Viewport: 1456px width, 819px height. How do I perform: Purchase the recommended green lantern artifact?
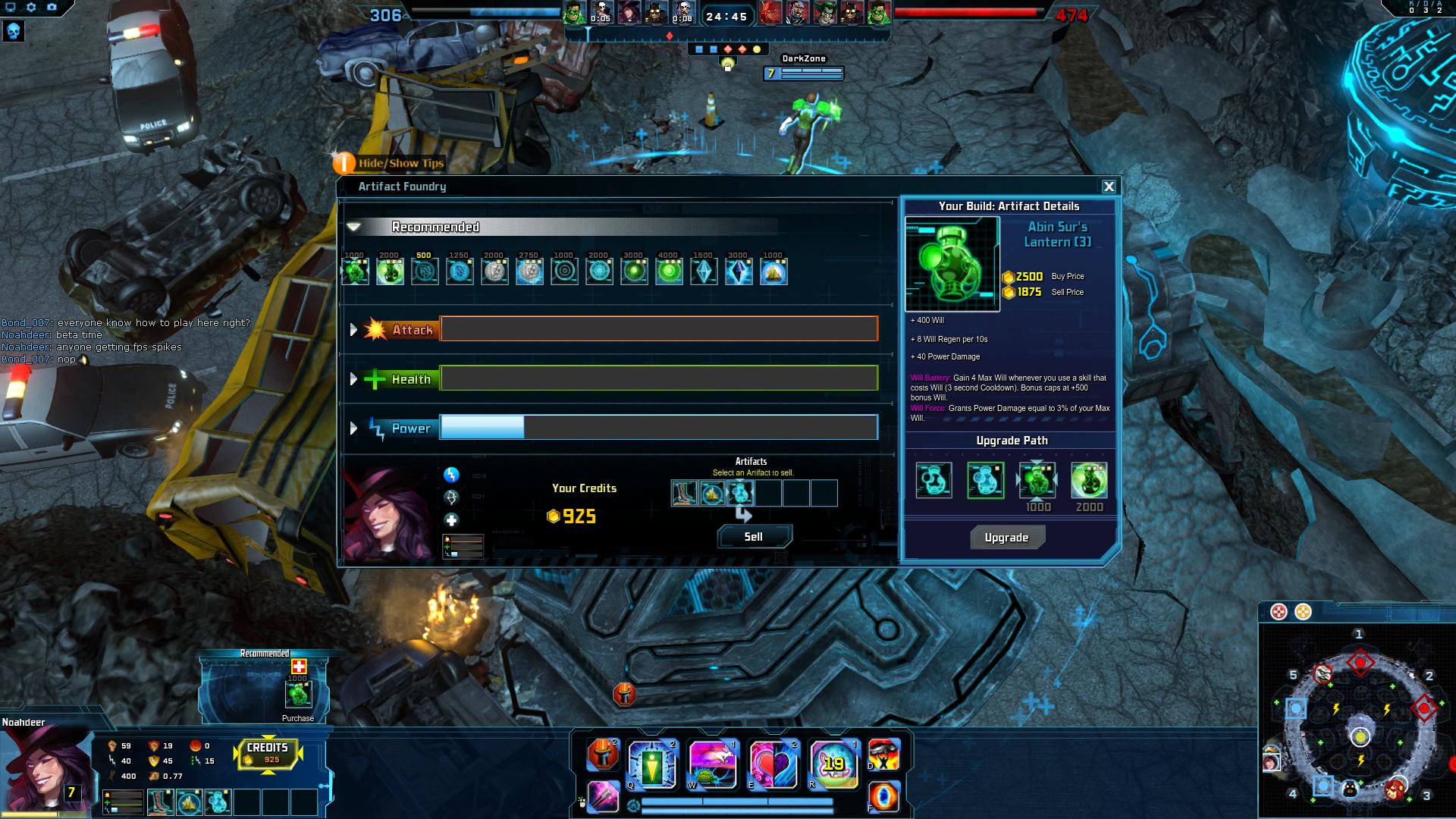pos(298,694)
